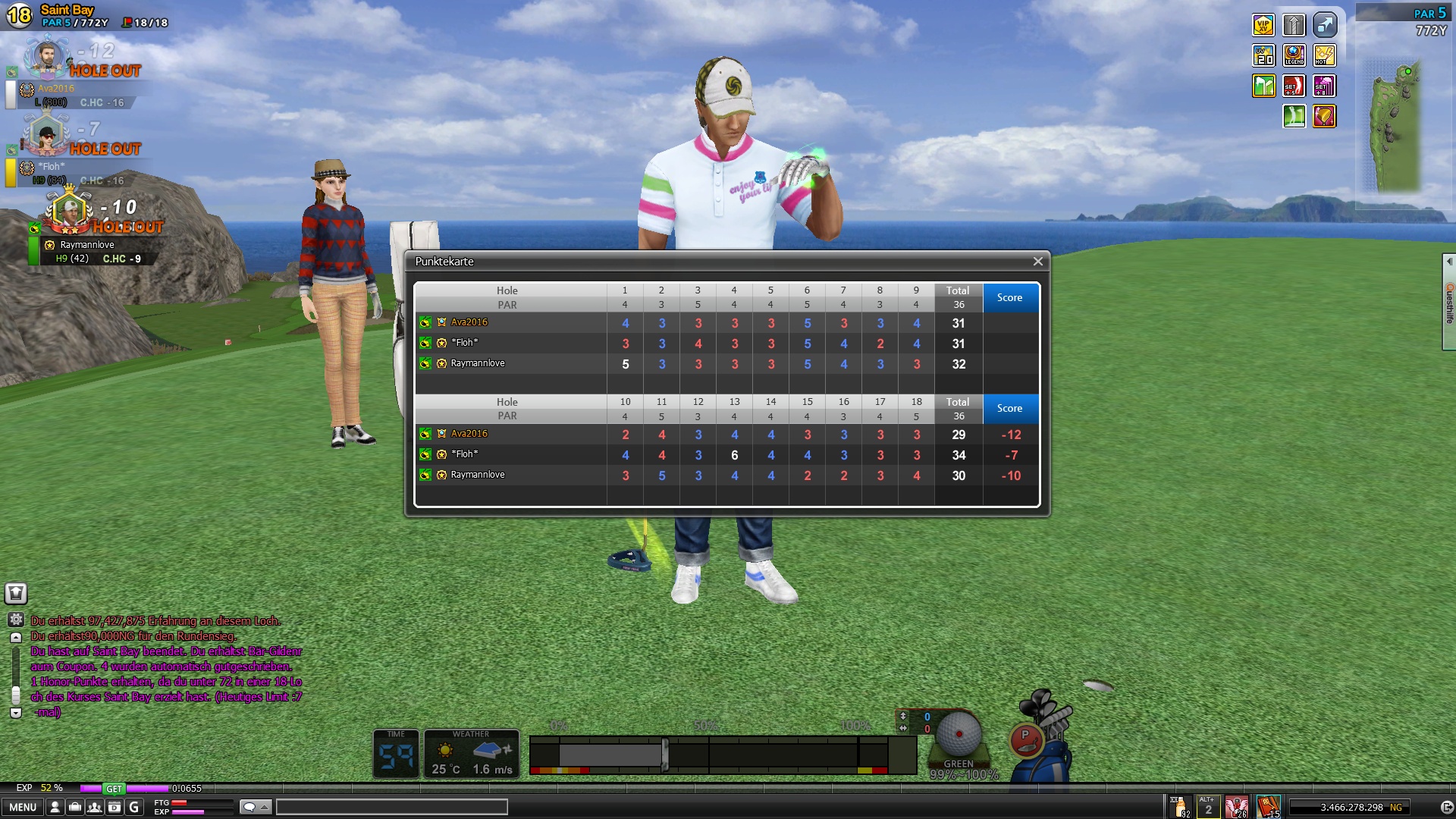
Task: Use the winged red potion item
Action: (1237, 806)
